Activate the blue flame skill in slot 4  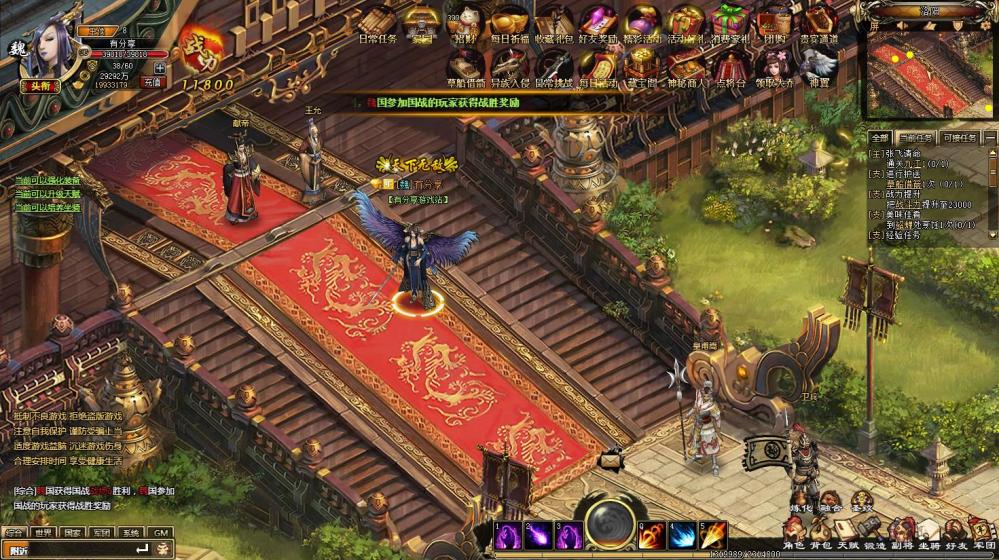click(683, 535)
